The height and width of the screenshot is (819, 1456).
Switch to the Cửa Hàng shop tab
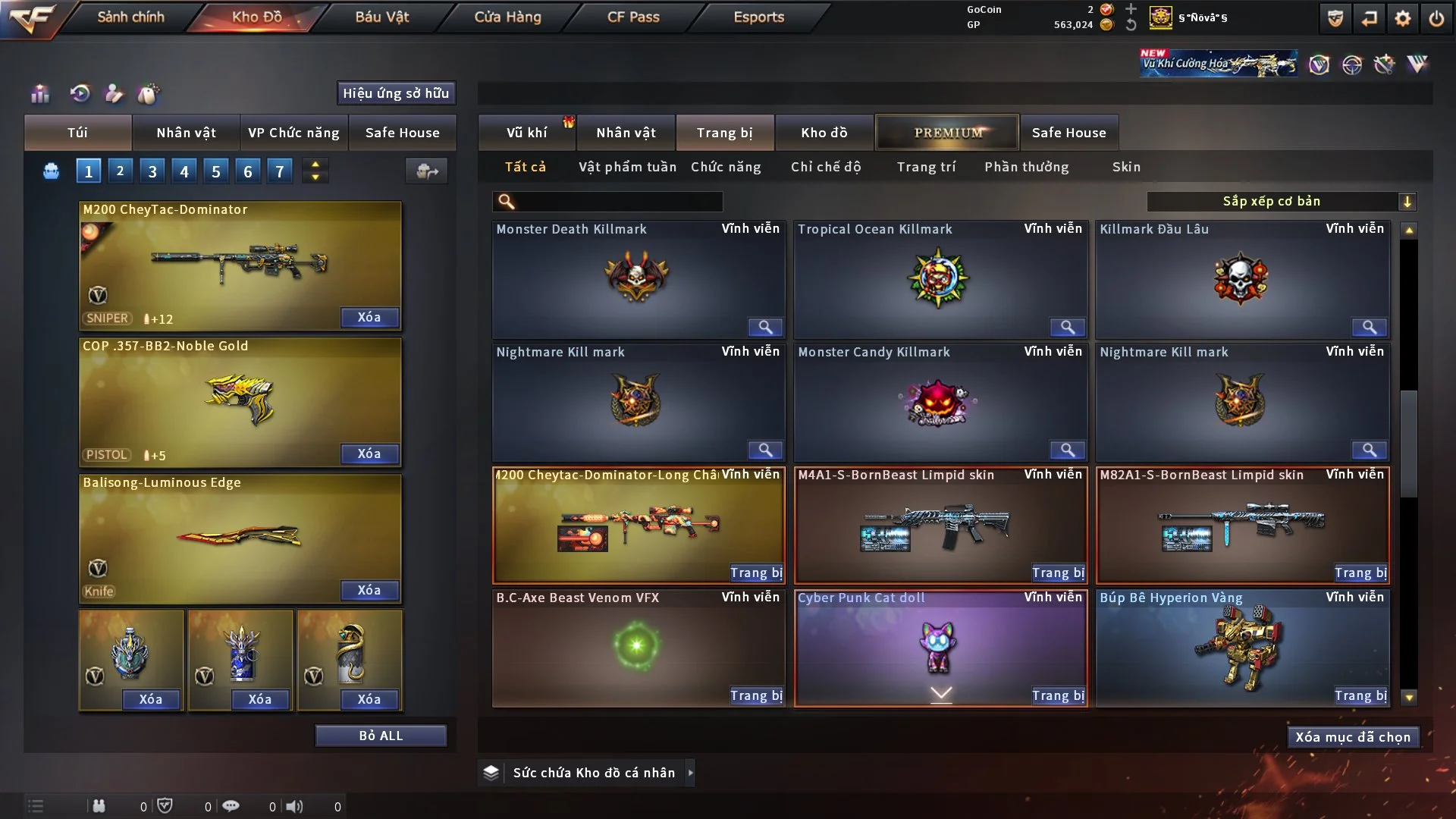click(x=507, y=17)
